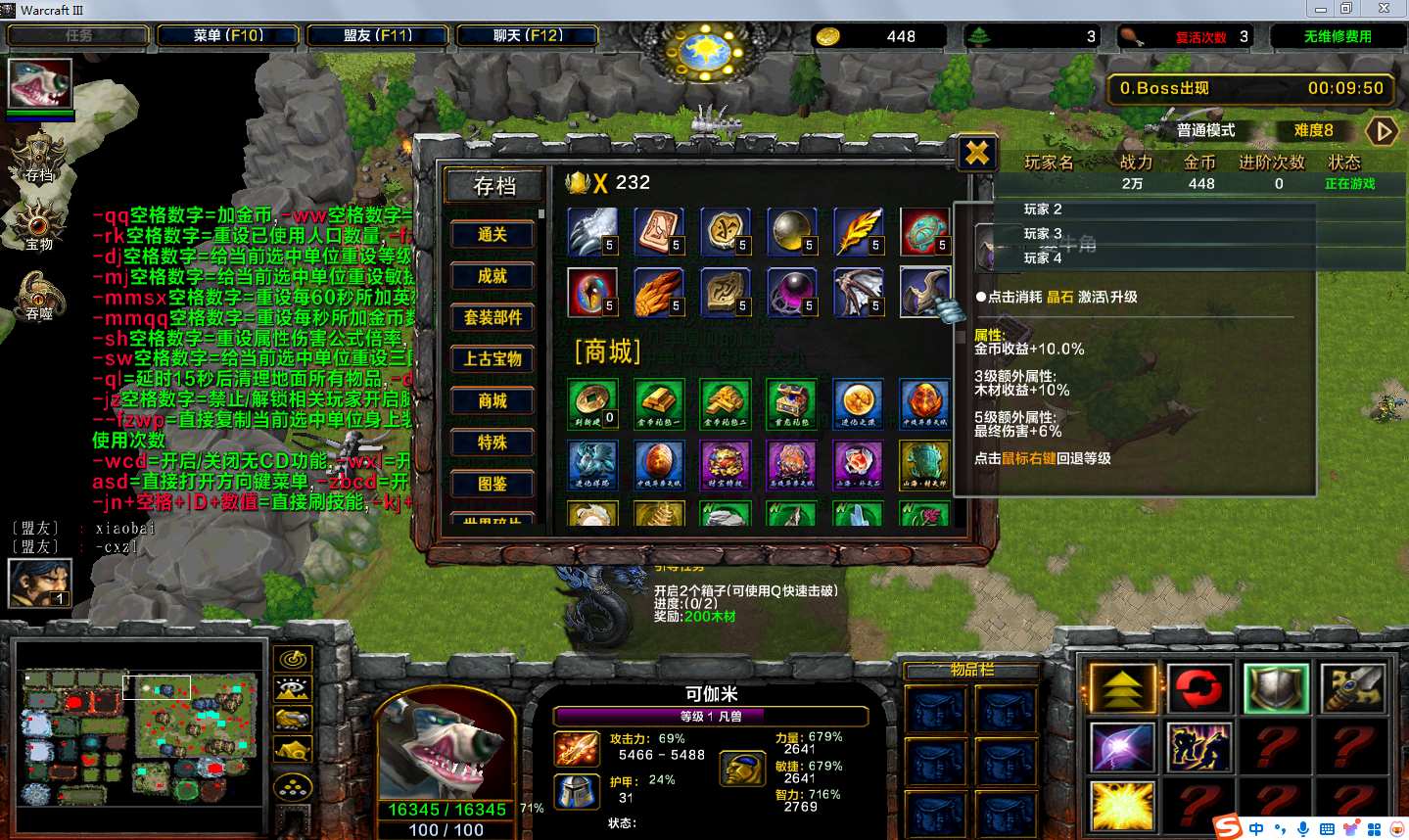Viewport: 1409px width, 840px height.
Task: Open the 吞噬 icon on left side
Action: click(38, 293)
